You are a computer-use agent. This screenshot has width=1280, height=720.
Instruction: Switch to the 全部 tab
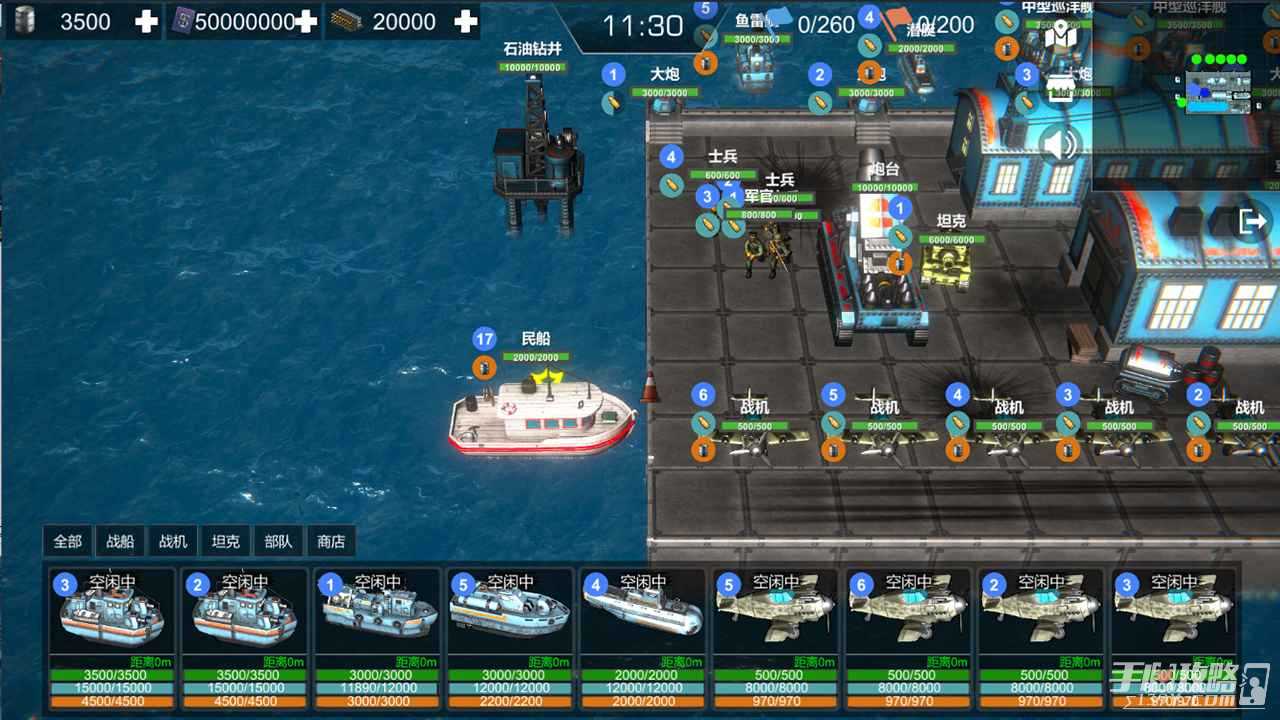(68, 541)
